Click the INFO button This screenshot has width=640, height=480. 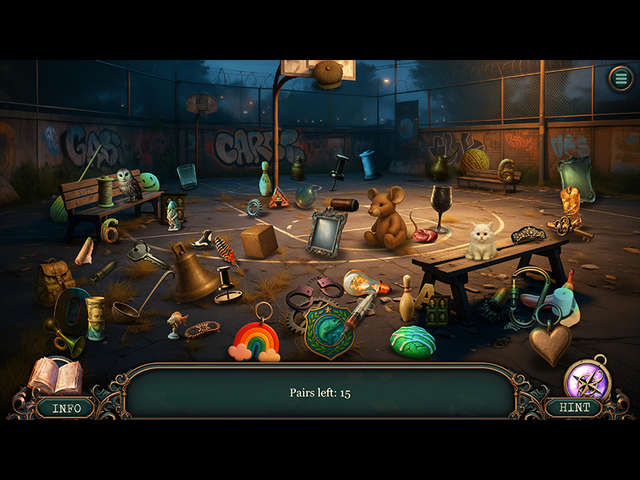coord(66,408)
